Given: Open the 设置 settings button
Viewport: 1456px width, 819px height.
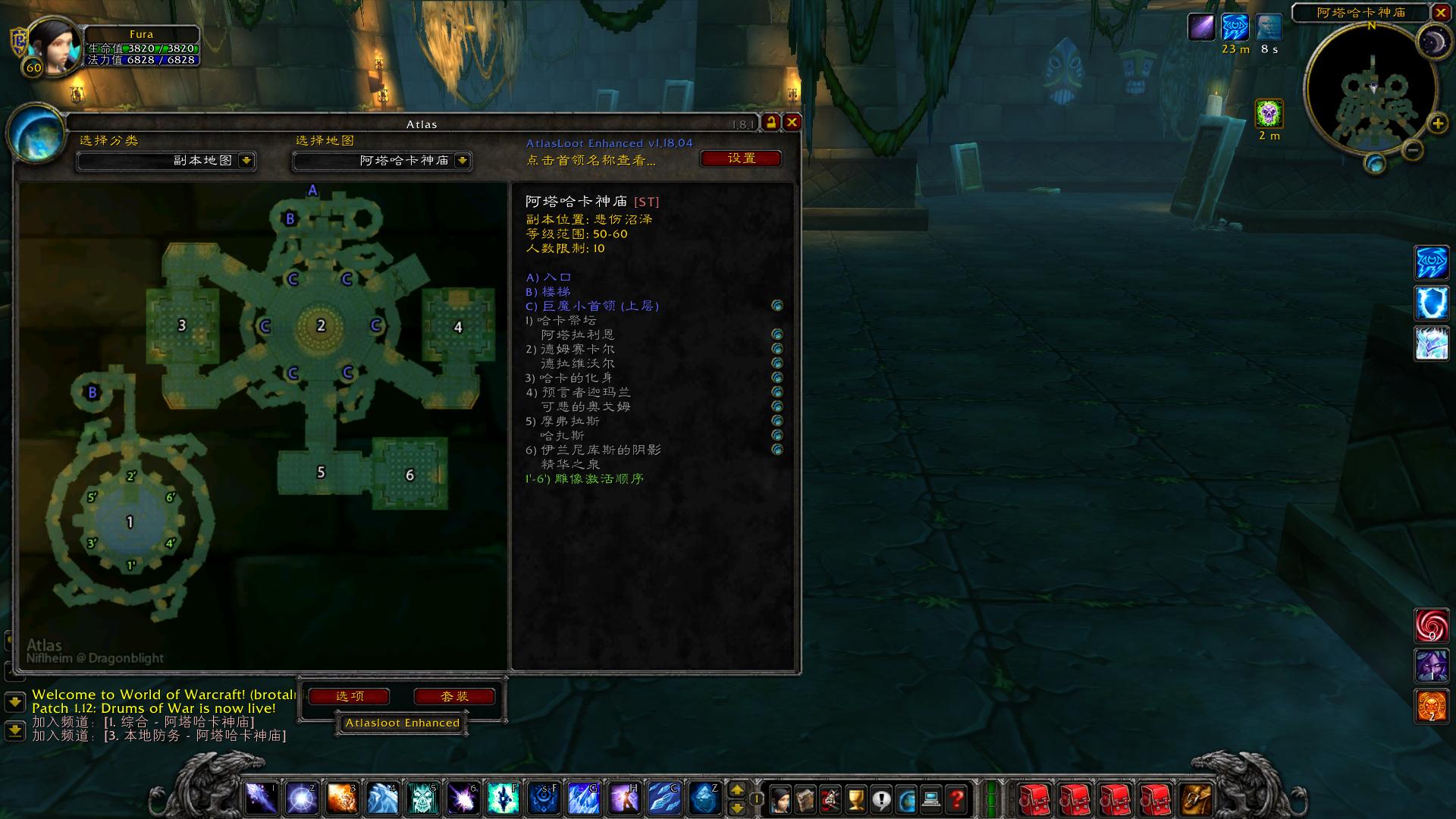Looking at the screenshot, I should coord(741,158).
